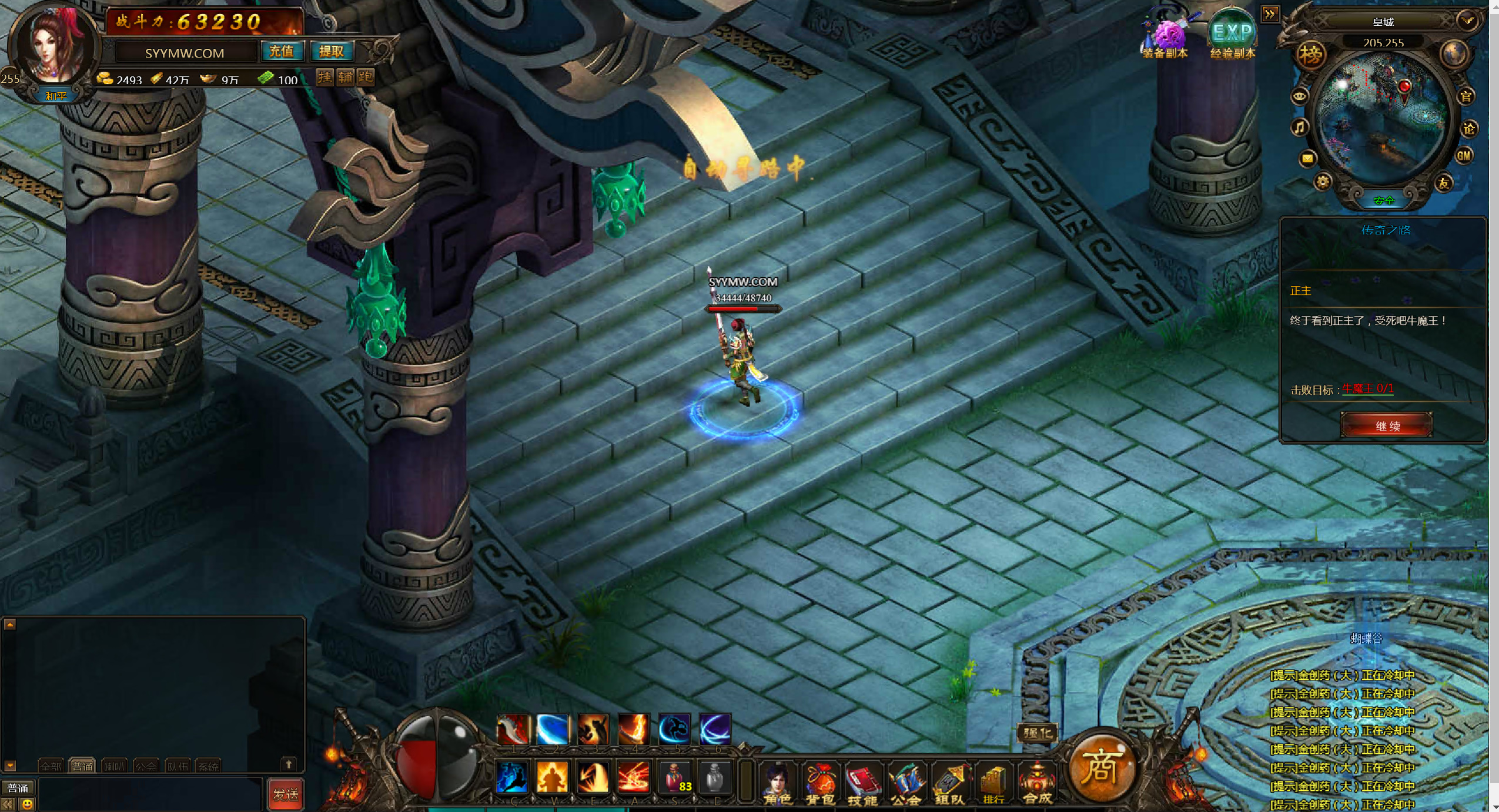The height and width of the screenshot is (812, 1499).
Task: Click the 提取 withdraw button
Action: click(332, 52)
